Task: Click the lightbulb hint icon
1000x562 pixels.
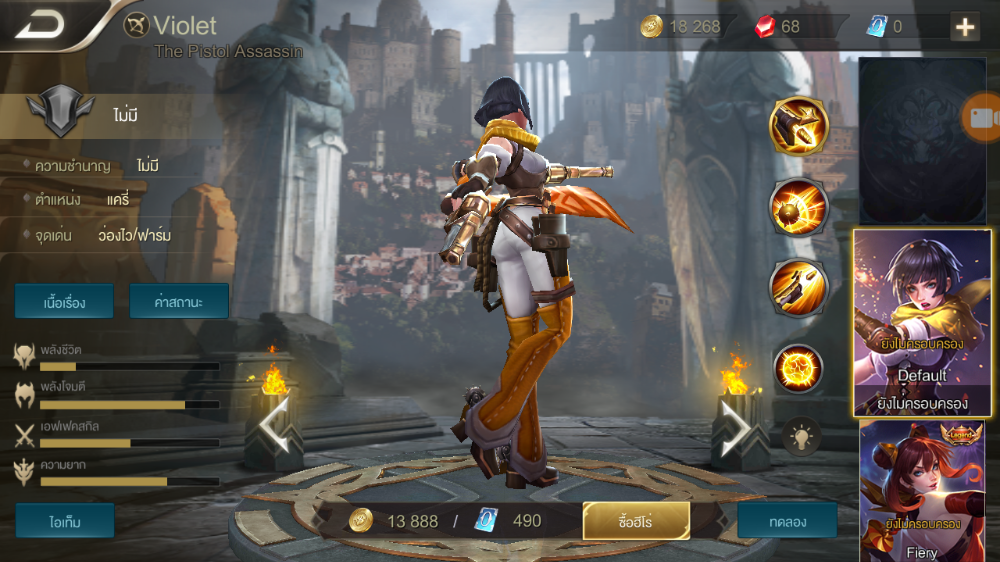Action: coord(802,435)
